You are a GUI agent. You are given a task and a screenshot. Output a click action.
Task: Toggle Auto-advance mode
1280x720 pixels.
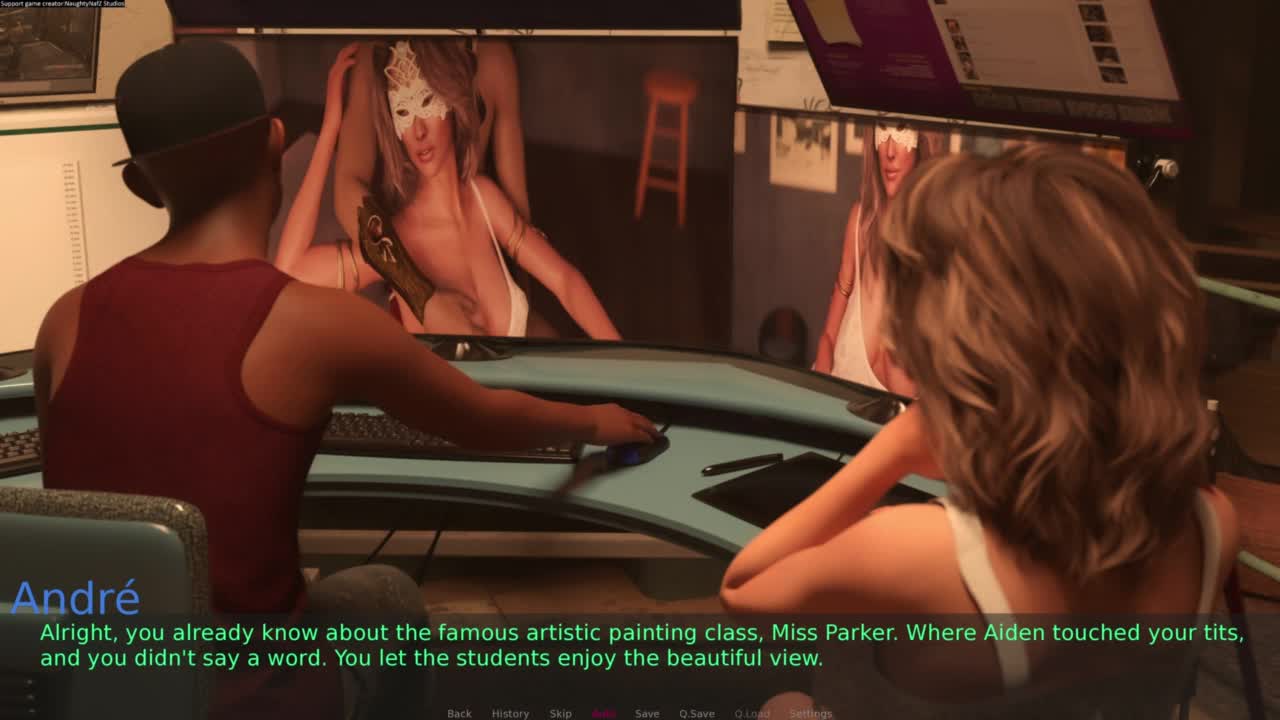click(x=604, y=713)
